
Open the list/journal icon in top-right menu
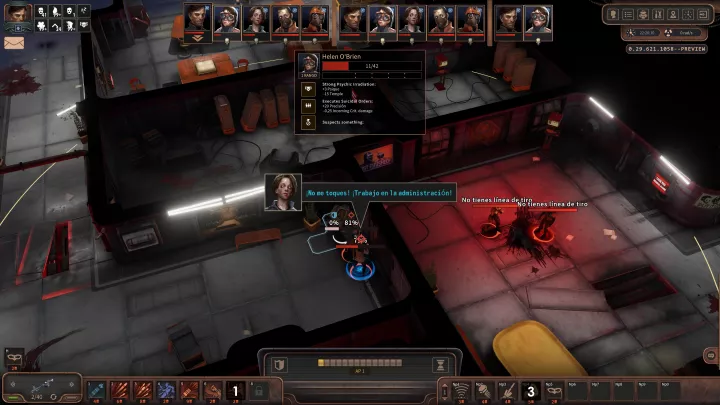pos(629,14)
